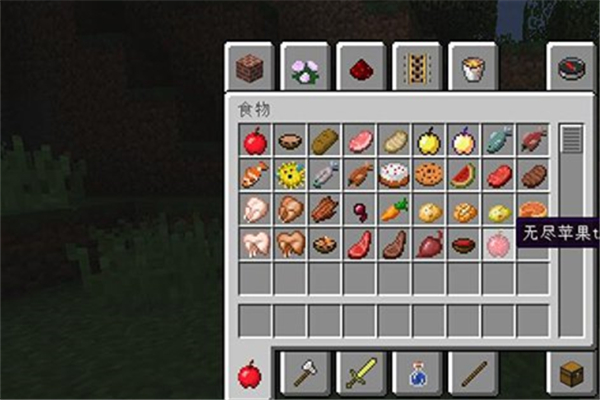Open the redstone dust tab
This screenshot has height=400, width=600.
pos(361,69)
